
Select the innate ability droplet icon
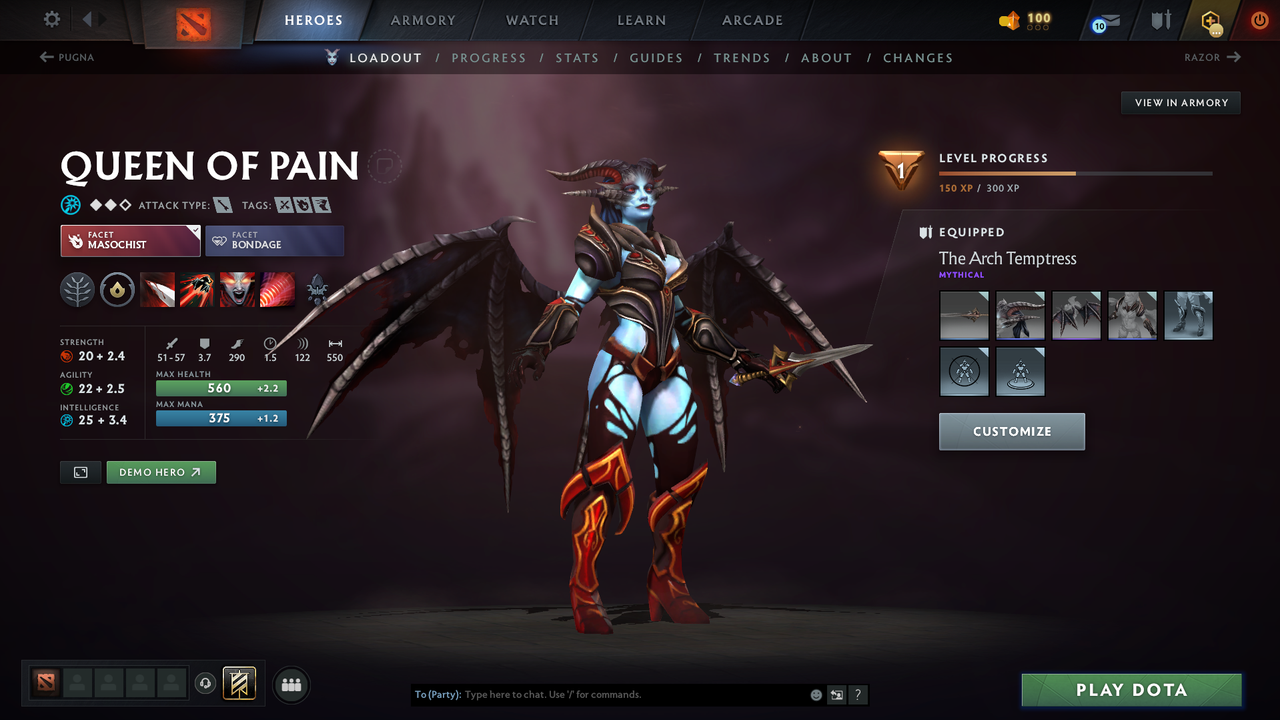pyautogui.click(x=118, y=290)
